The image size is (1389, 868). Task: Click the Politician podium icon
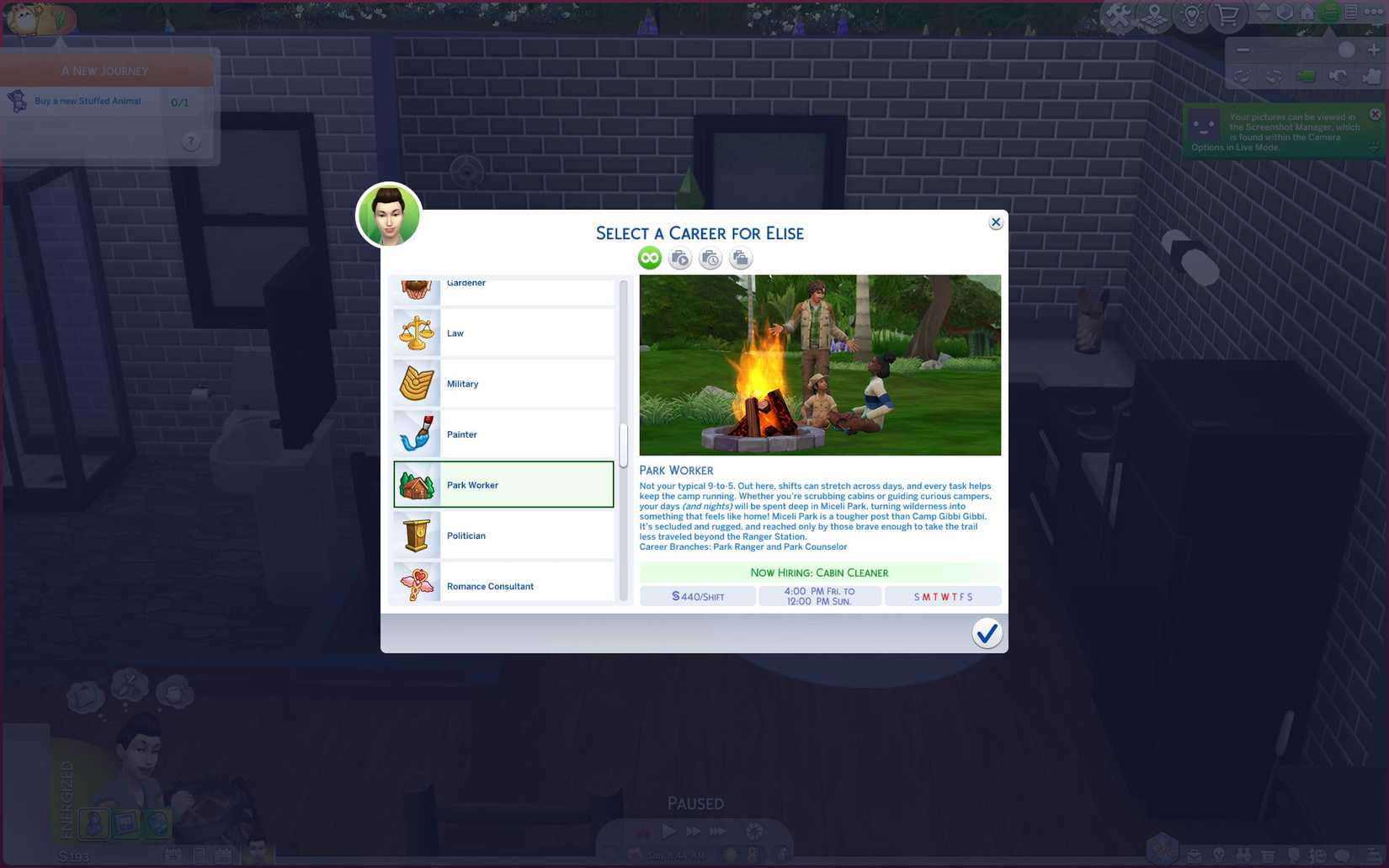[x=416, y=535]
